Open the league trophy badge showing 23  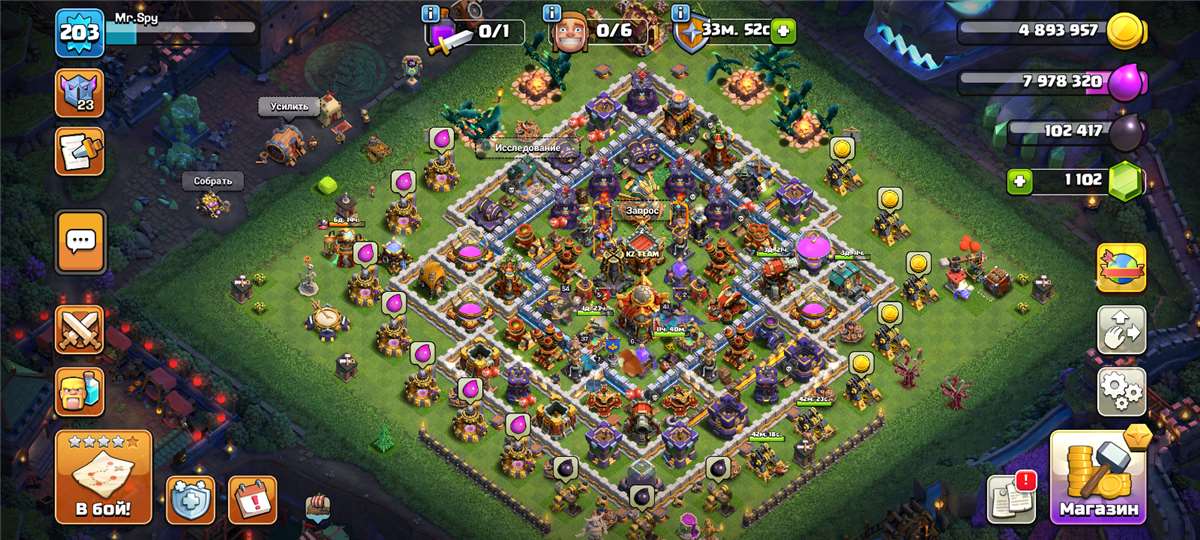pyautogui.click(x=79, y=93)
